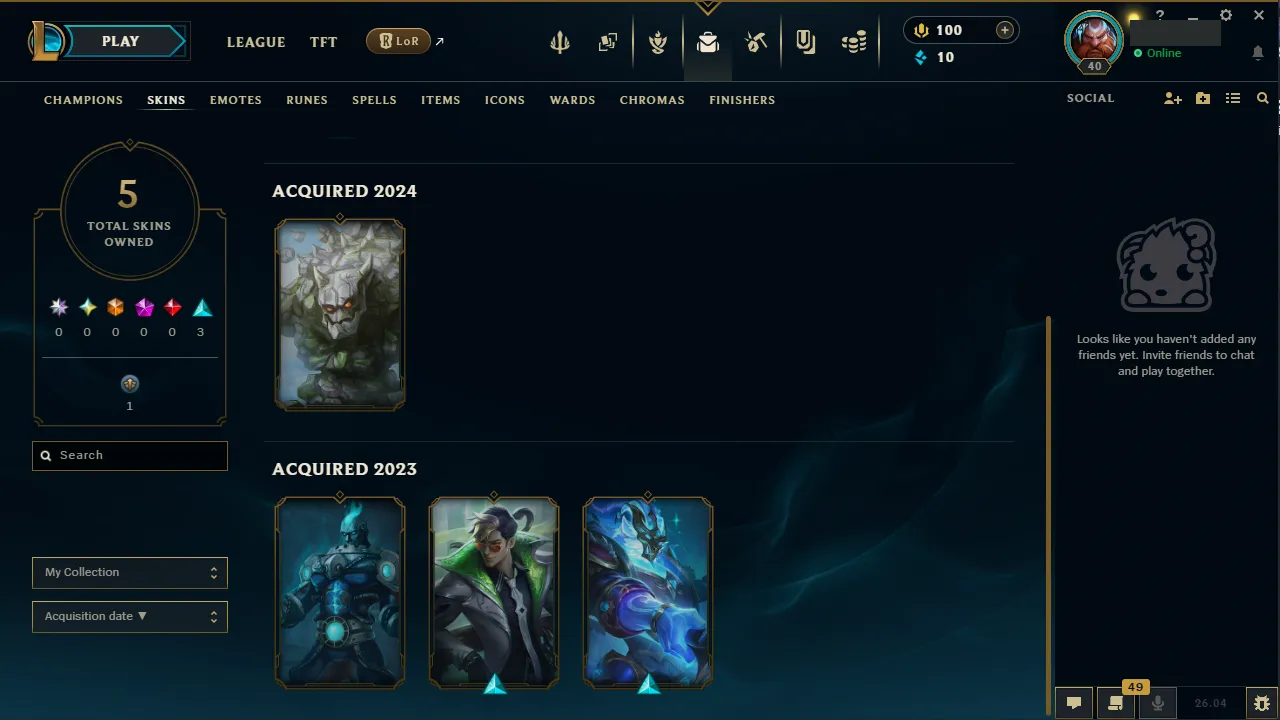The image size is (1280, 720).
Task: Mute the microphone in the bottom bar
Action: coord(1157,702)
